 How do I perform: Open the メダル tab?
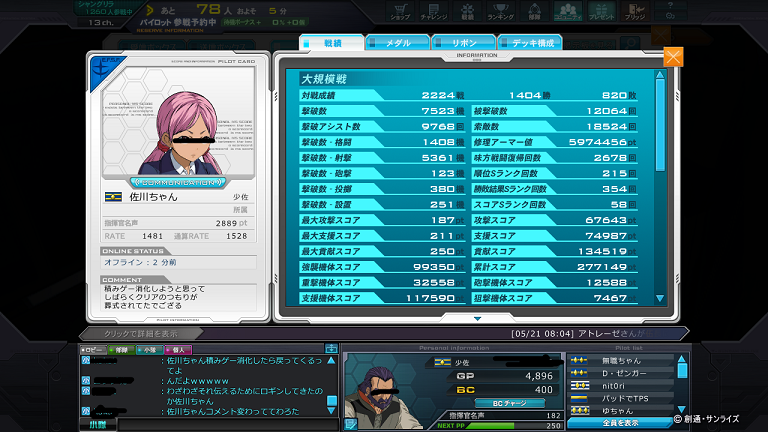click(397, 43)
